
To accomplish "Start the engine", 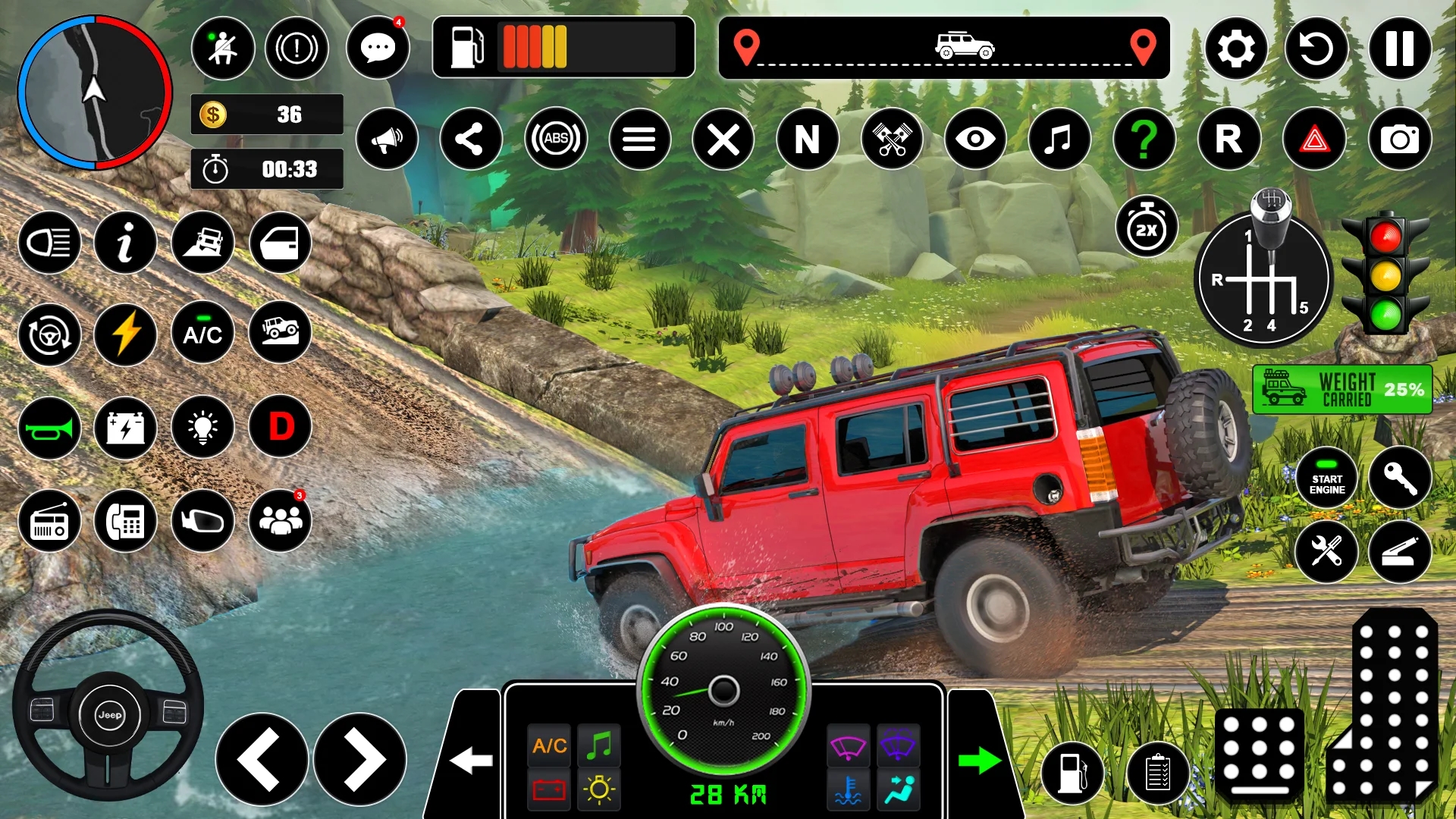I will [x=1326, y=479].
